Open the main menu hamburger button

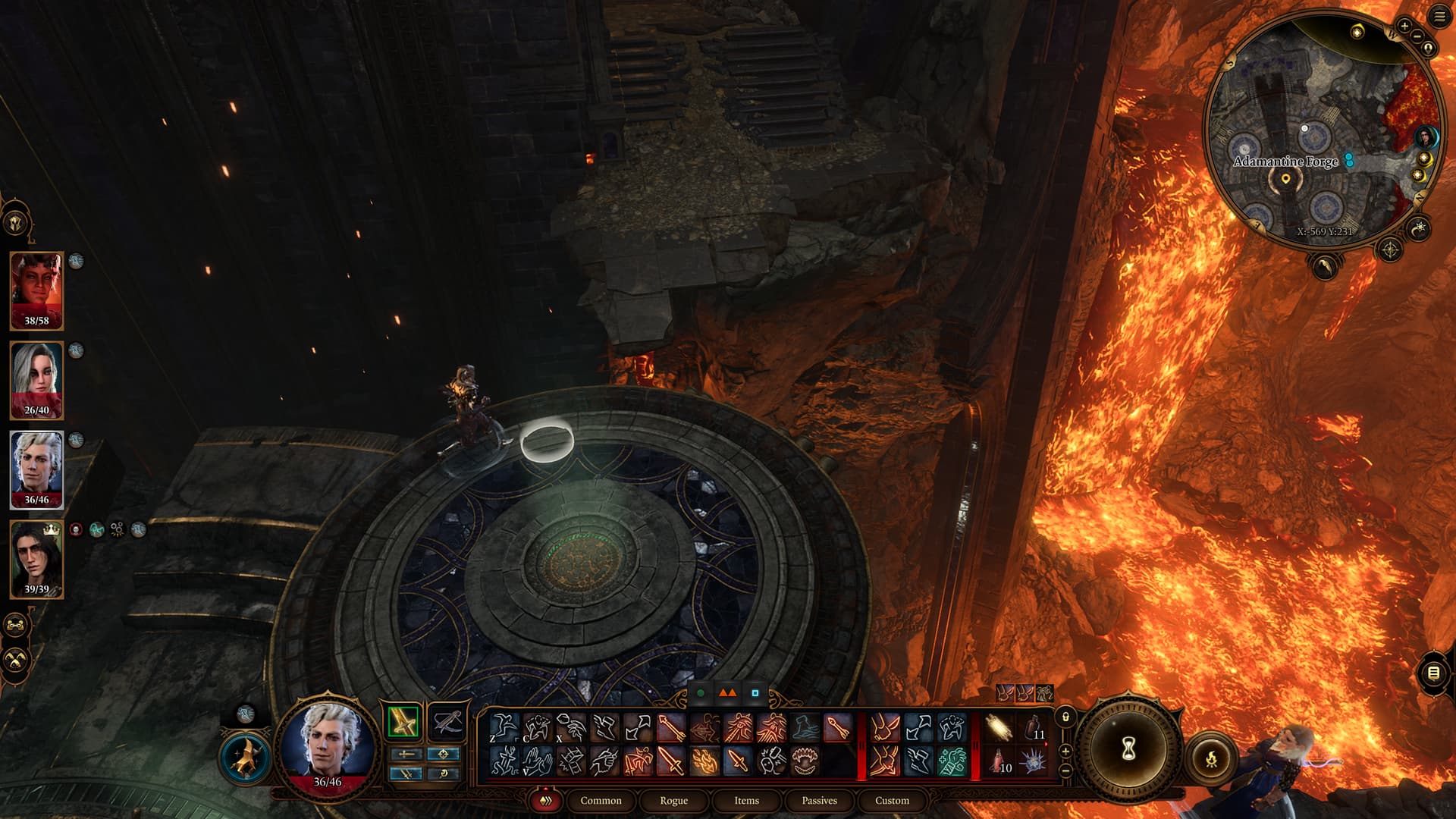click(x=1439, y=17)
